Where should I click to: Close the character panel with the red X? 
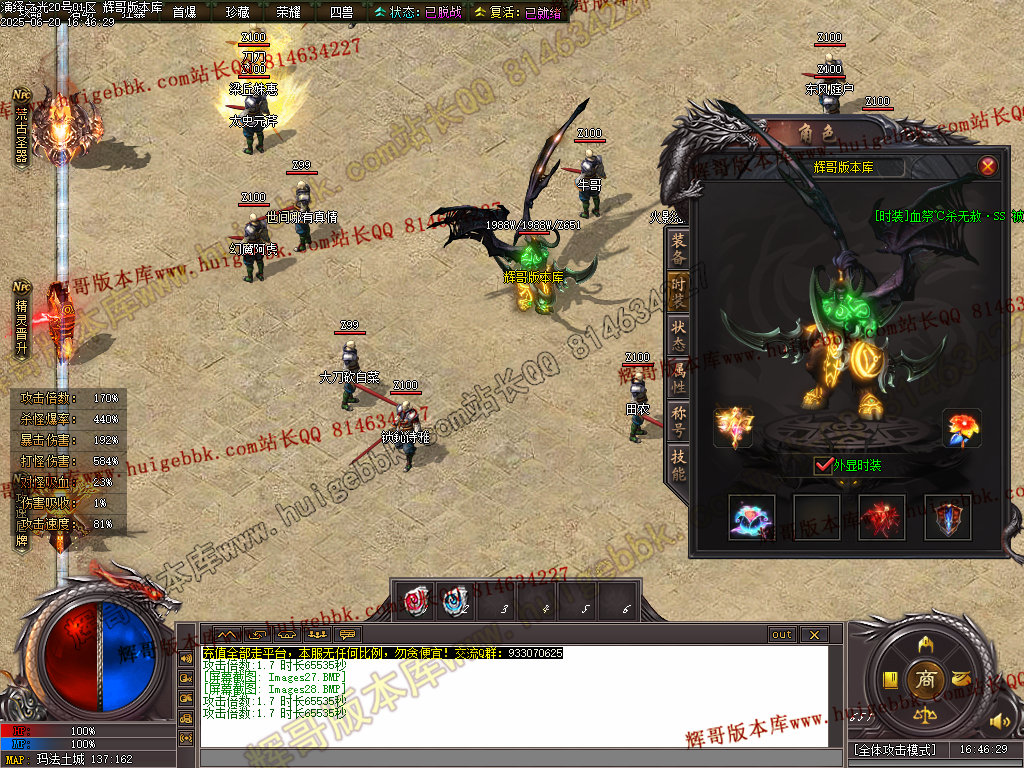[987, 166]
